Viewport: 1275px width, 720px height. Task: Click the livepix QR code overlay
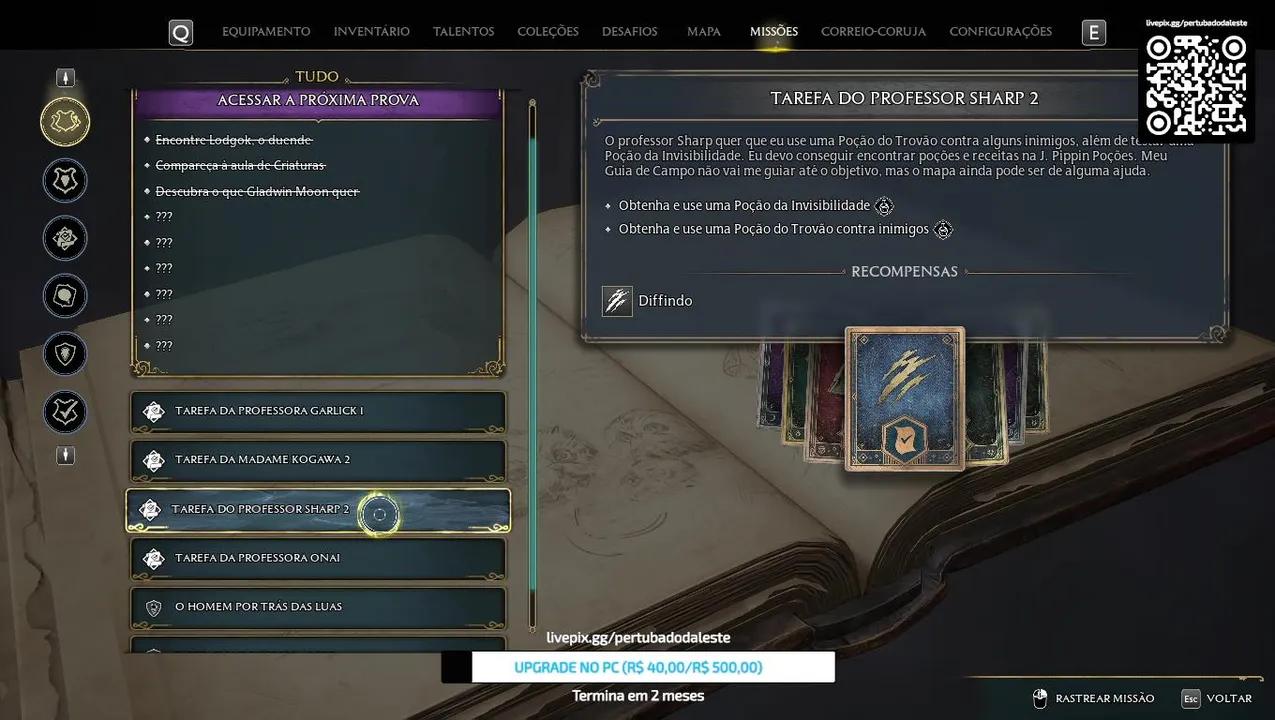point(1196,85)
